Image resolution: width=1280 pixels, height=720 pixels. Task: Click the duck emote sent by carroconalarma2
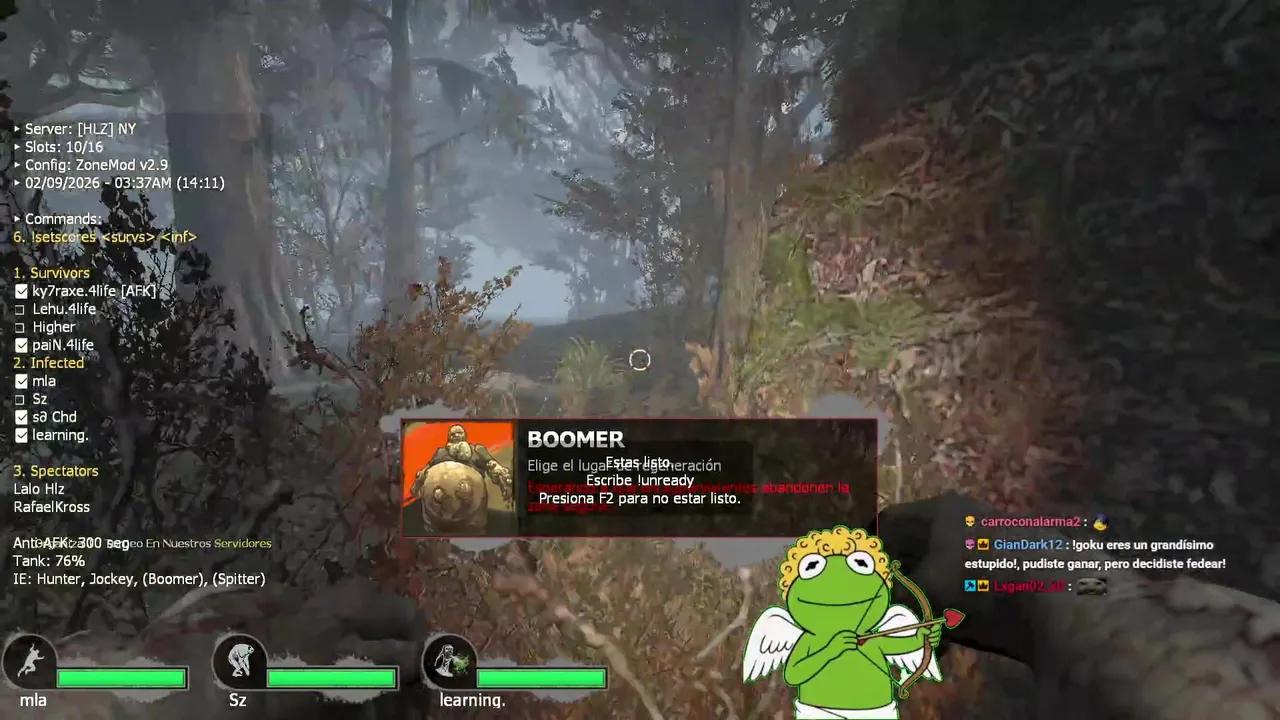pyautogui.click(x=1100, y=521)
